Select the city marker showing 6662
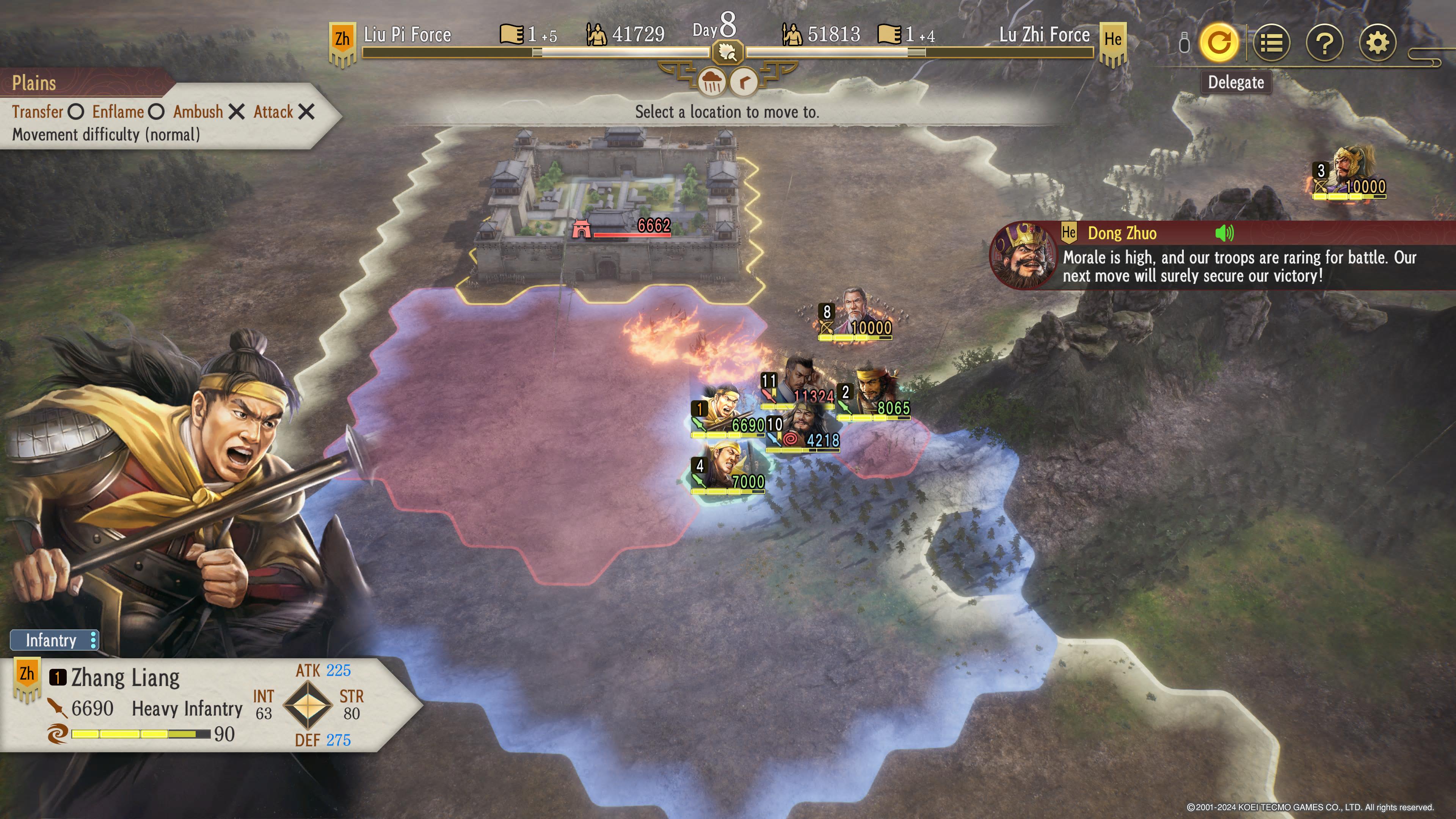Screen dimensions: 1456x819 point(622,228)
